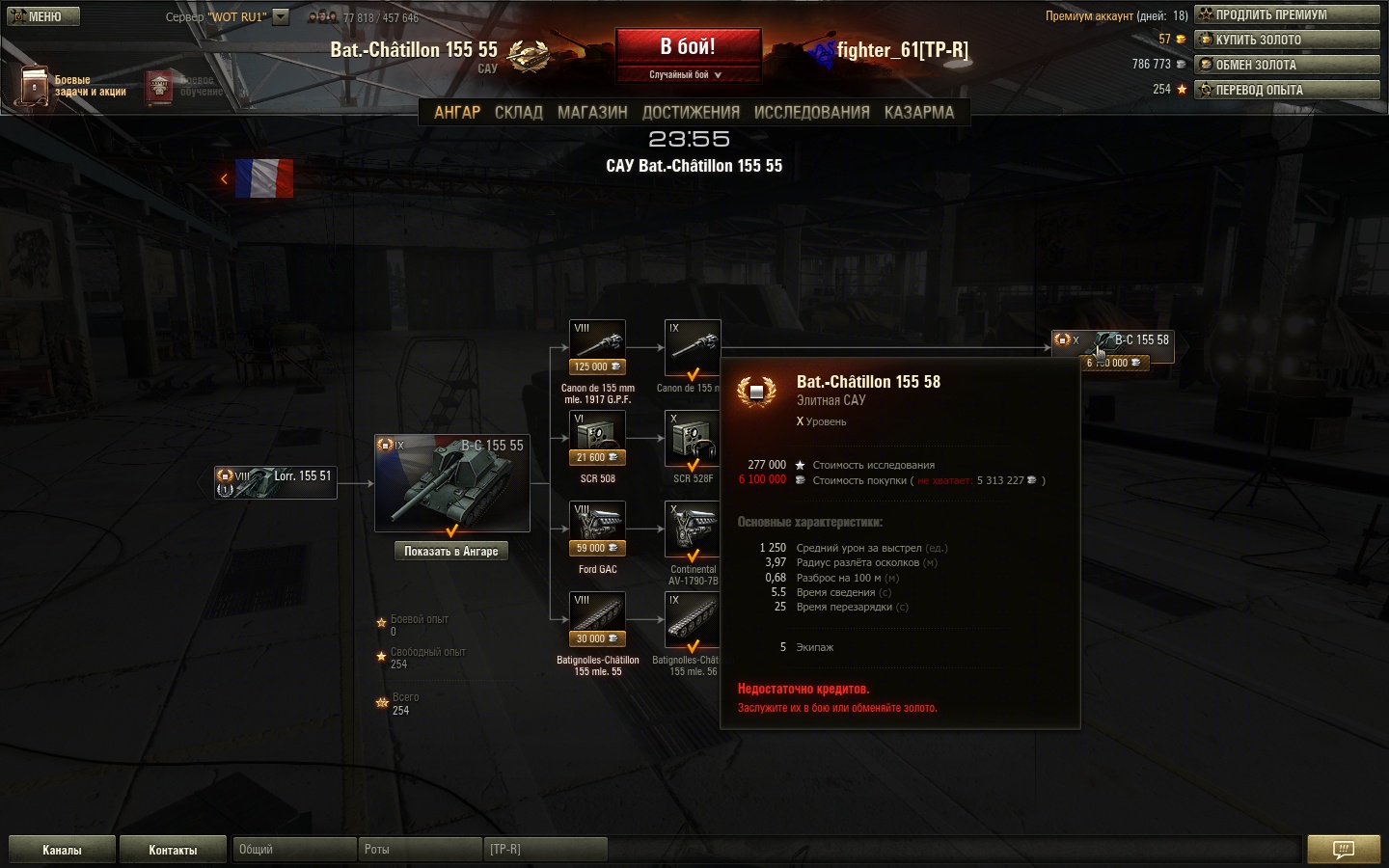The height and width of the screenshot is (868, 1389).
Task: Switch to the СКЛАД tab
Action: [x=519, y=112]
